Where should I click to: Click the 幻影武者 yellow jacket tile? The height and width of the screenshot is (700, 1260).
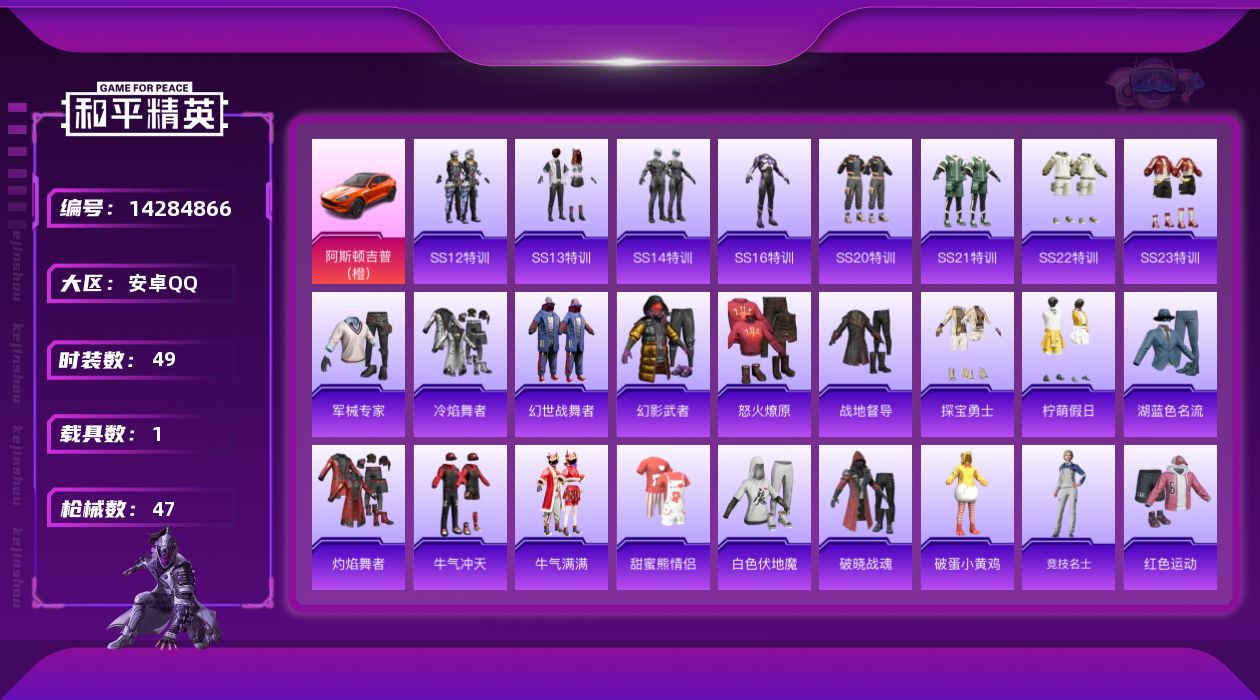(x=663, y=364)
